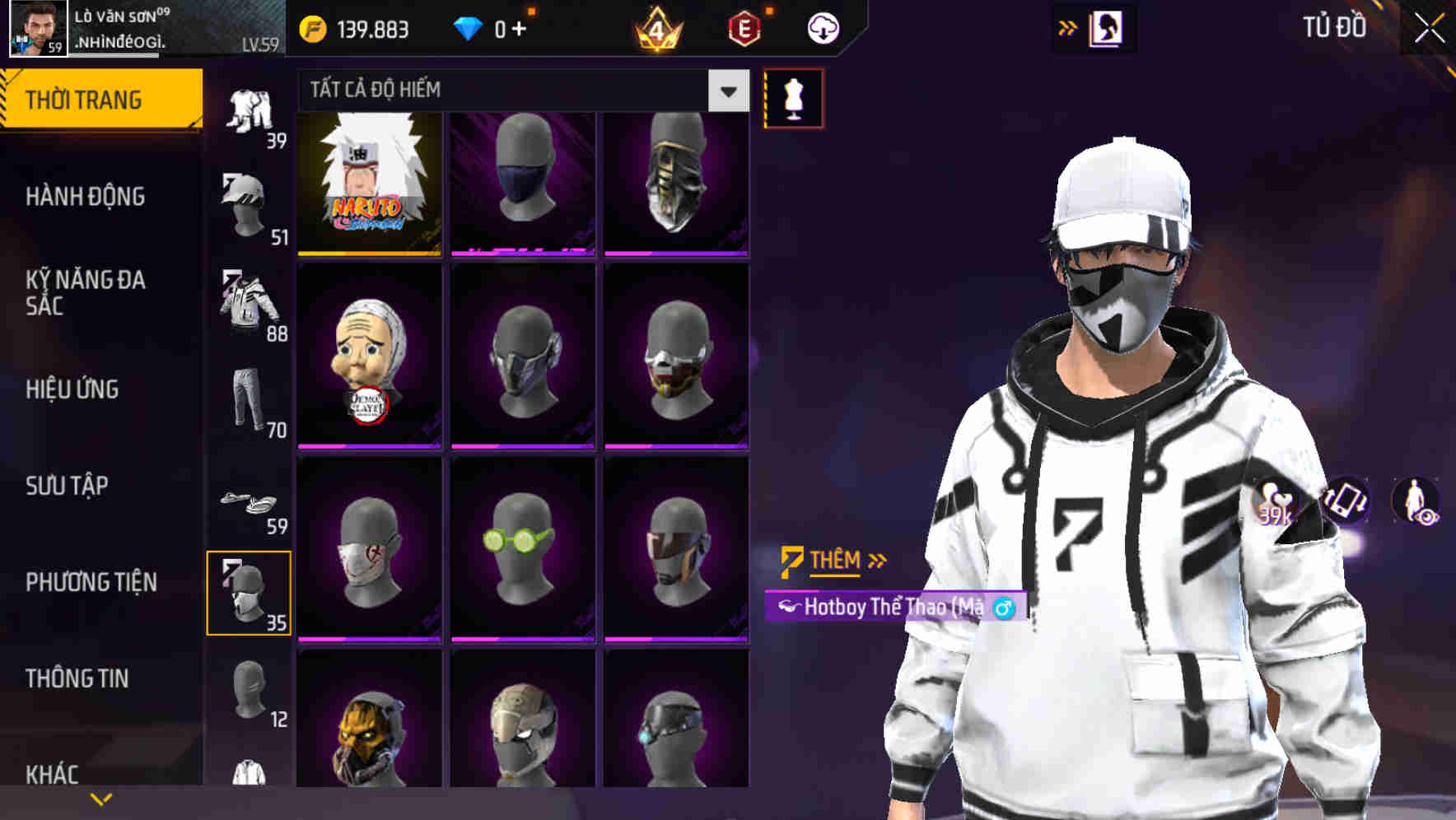Click the mannequin preview icon beside rarity filter
This screenshot has width=1456, height=820.
coord(792,97)
